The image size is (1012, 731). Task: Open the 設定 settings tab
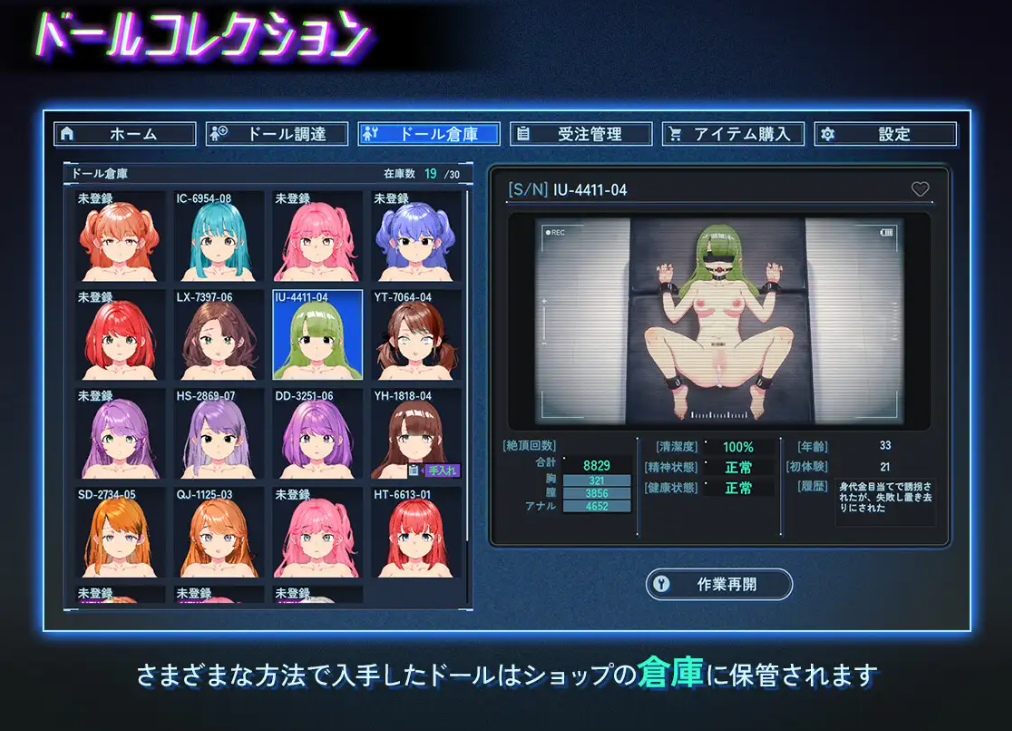tap(885, 134)
